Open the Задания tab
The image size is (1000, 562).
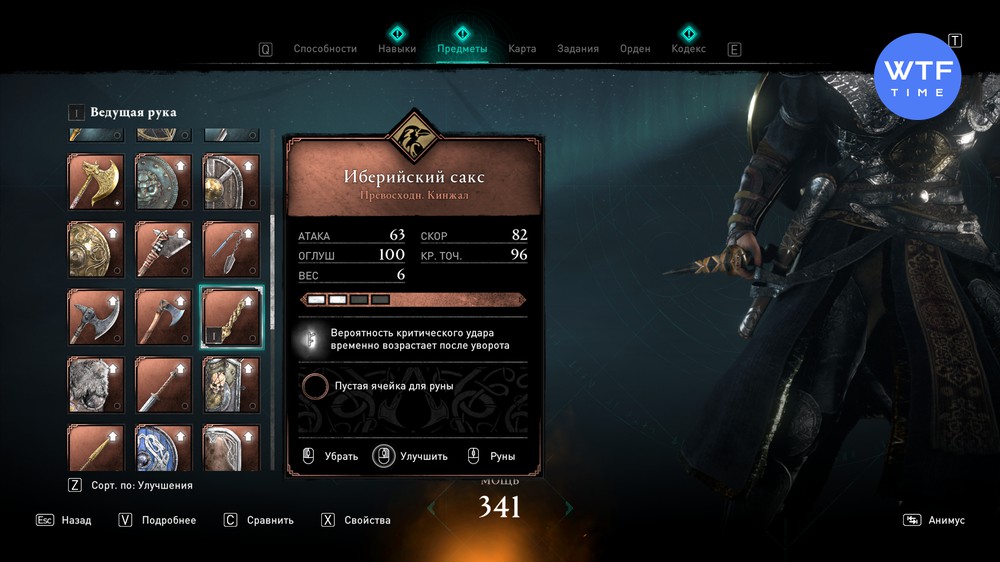[578, 48]
